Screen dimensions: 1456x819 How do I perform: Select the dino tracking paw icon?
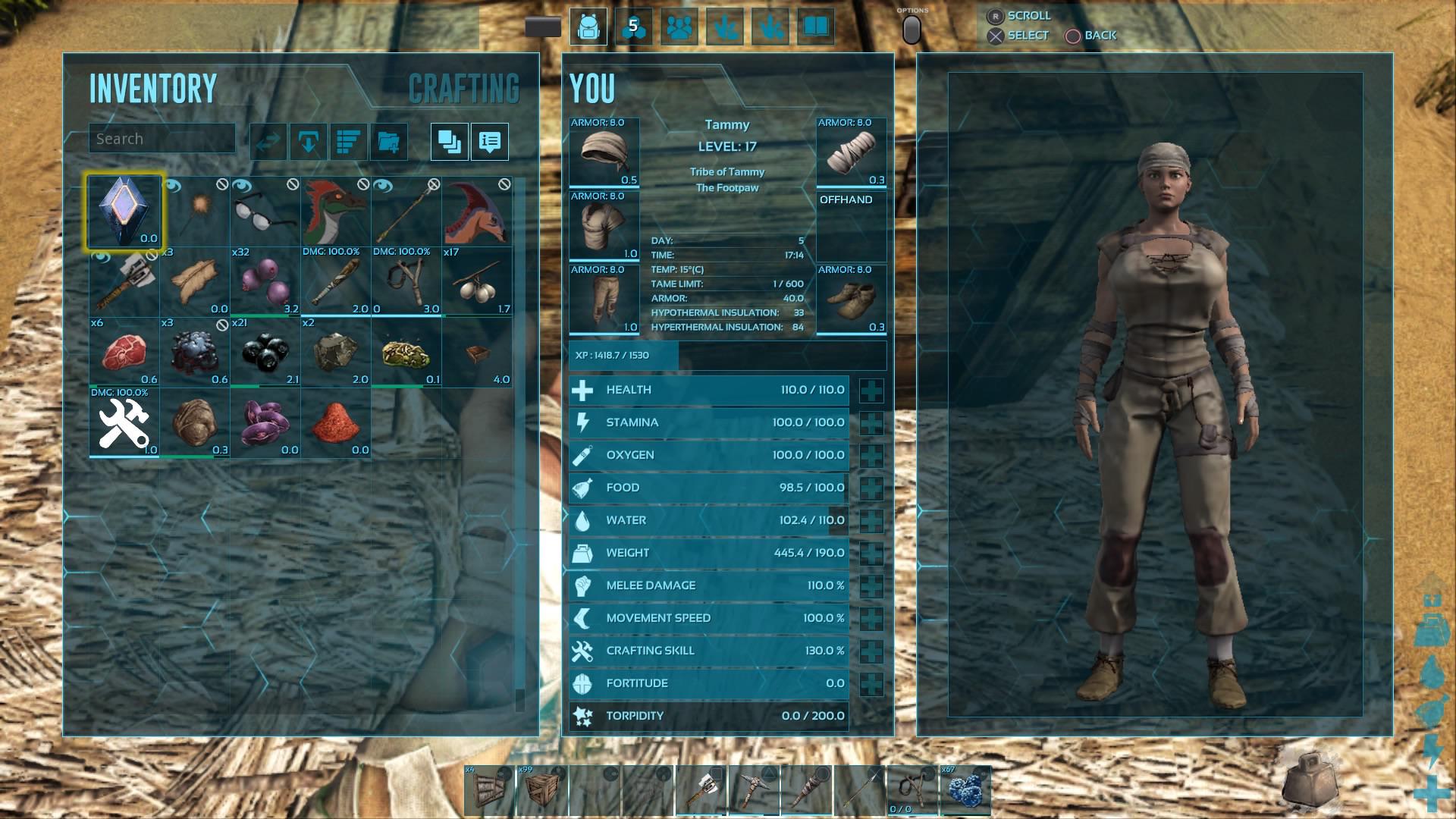click(x=724, y=26)
